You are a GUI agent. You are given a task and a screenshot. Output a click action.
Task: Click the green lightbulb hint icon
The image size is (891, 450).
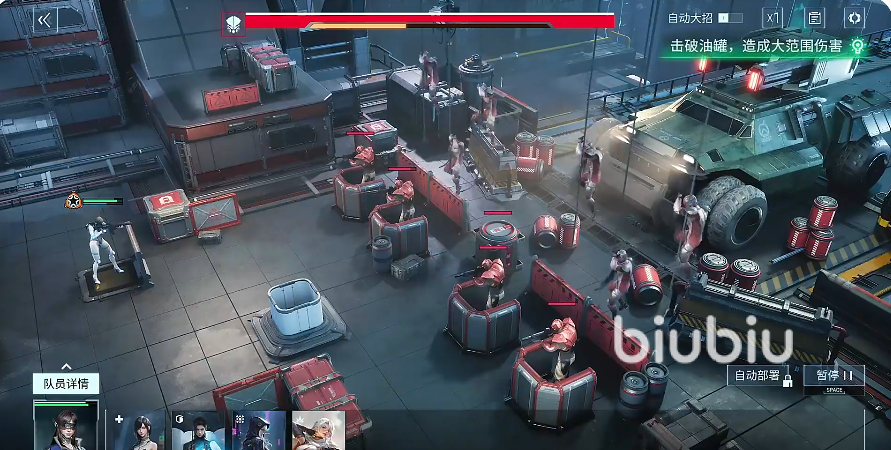(857, 46)
